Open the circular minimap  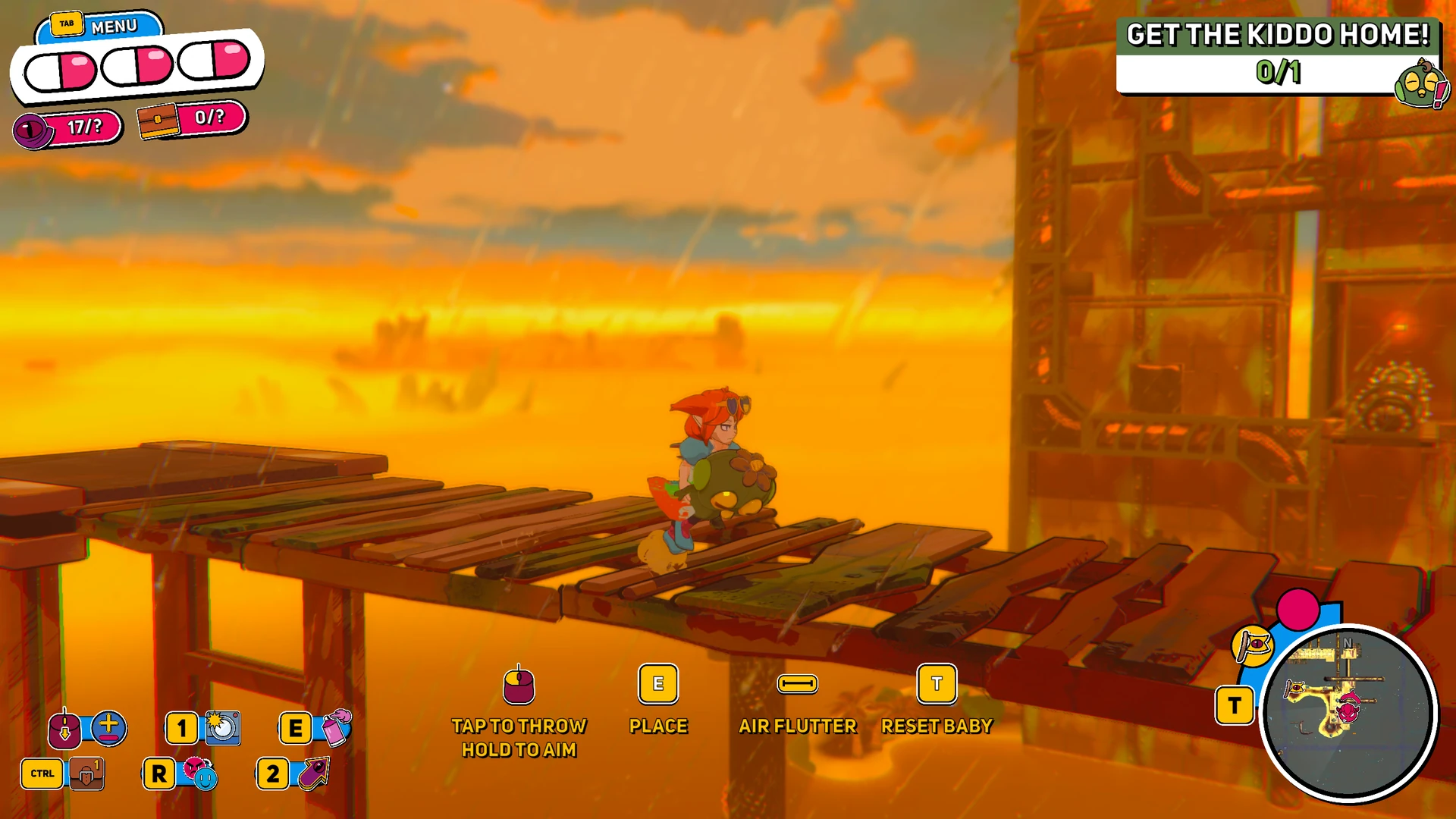1348,712
